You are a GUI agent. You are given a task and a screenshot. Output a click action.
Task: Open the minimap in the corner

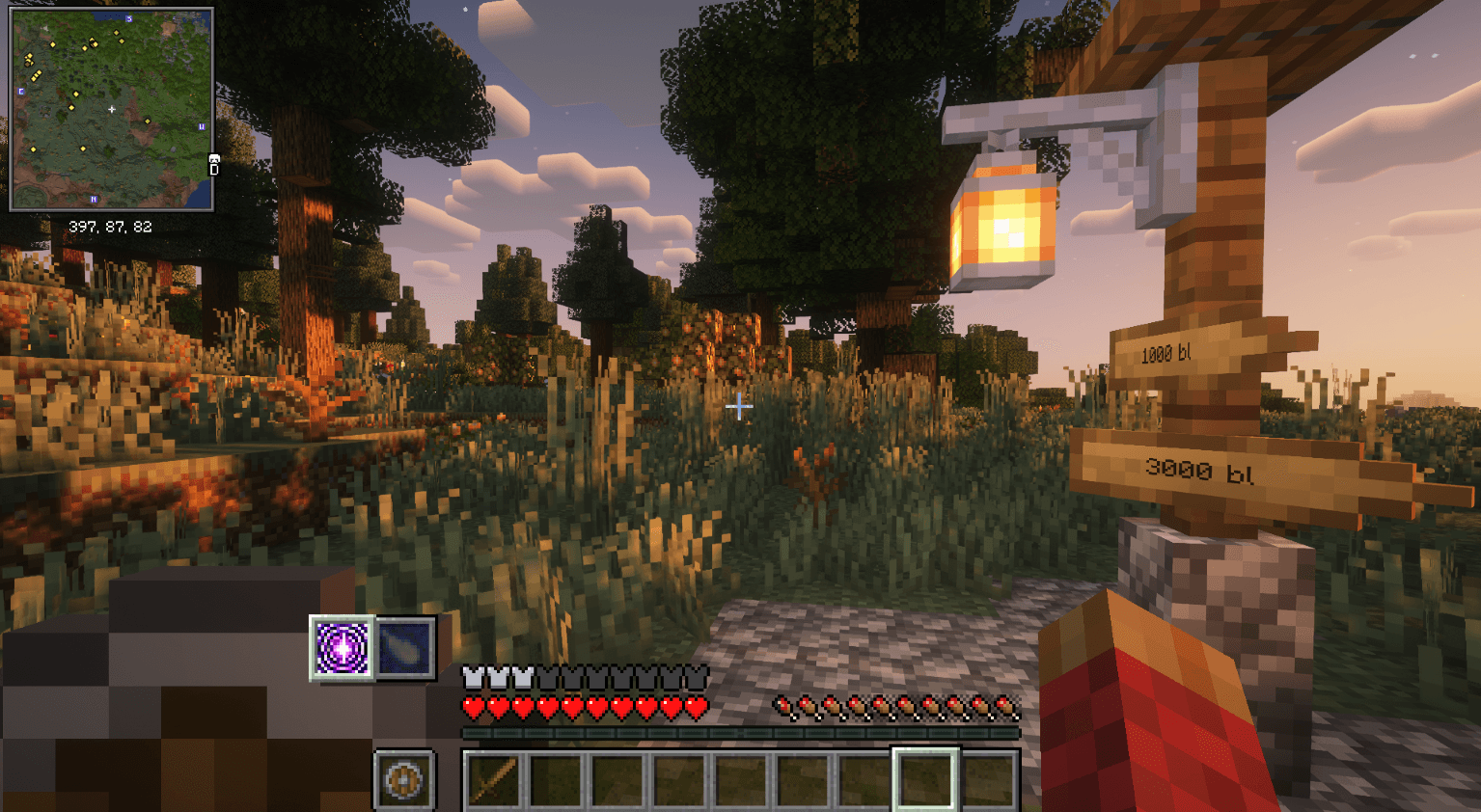[111, 109]
